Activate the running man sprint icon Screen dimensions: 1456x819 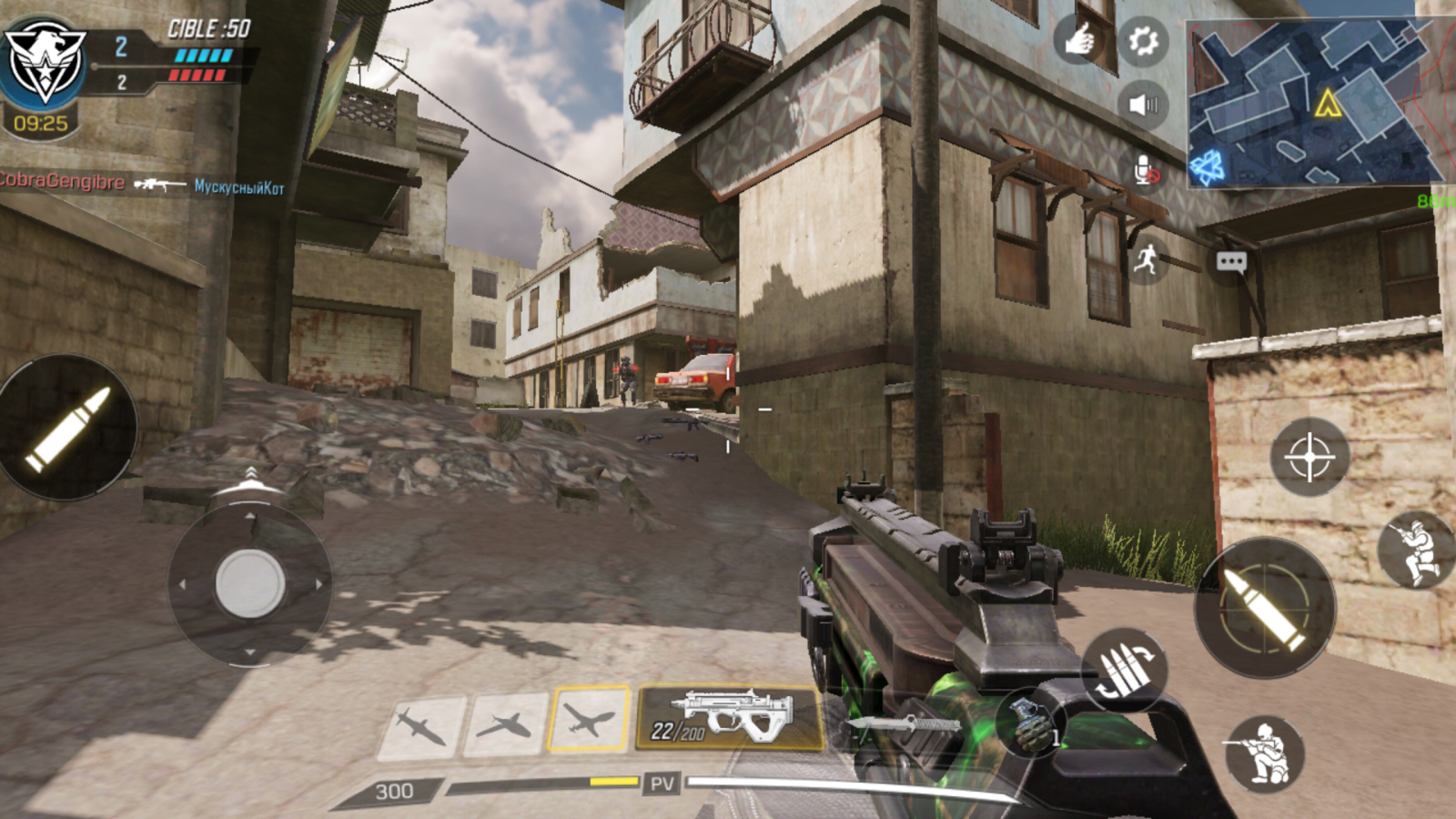[x=1147, y=260]
